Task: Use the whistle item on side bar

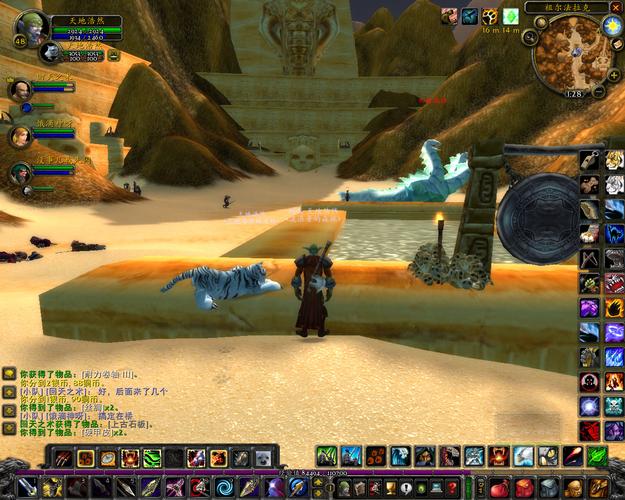Action: (589, 159)
